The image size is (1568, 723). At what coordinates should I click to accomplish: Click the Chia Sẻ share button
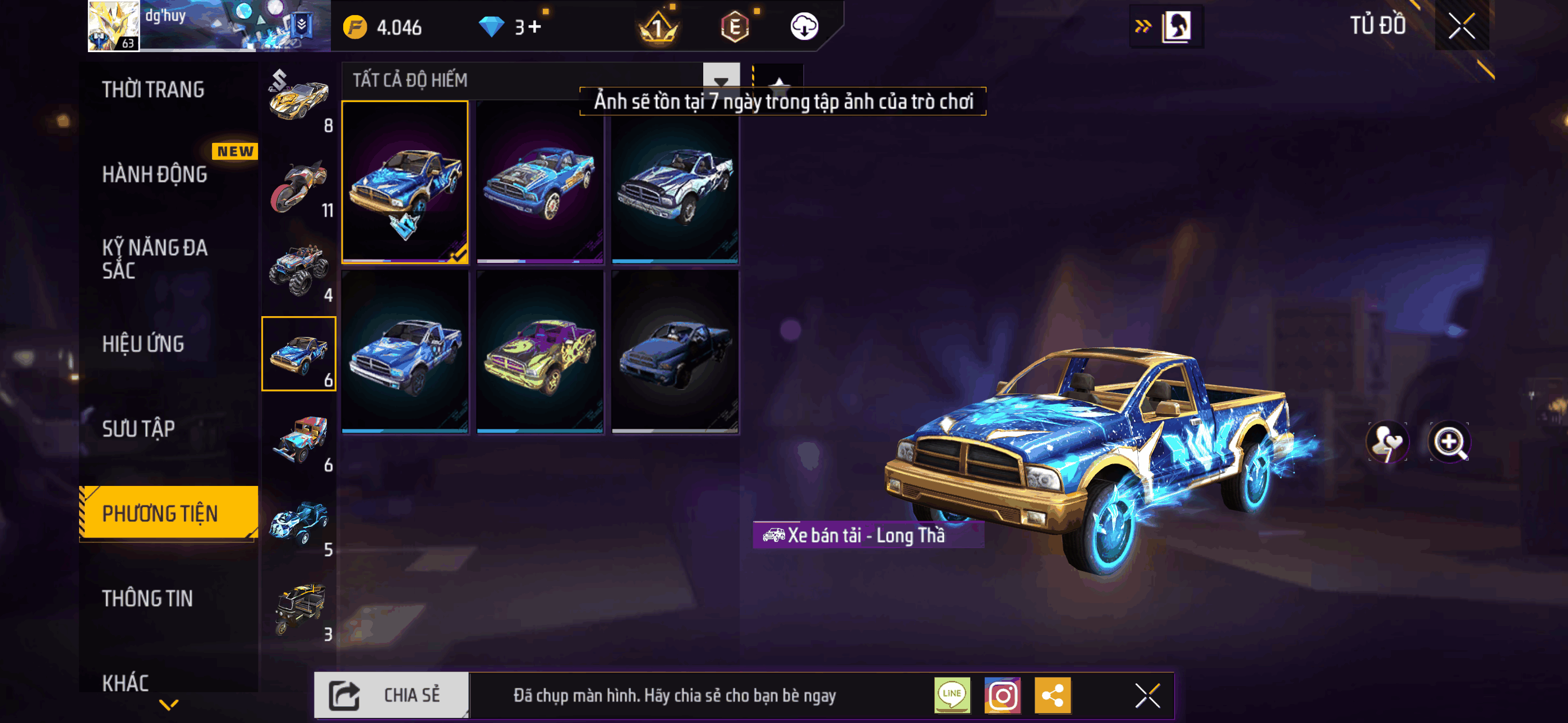point(391,695)
